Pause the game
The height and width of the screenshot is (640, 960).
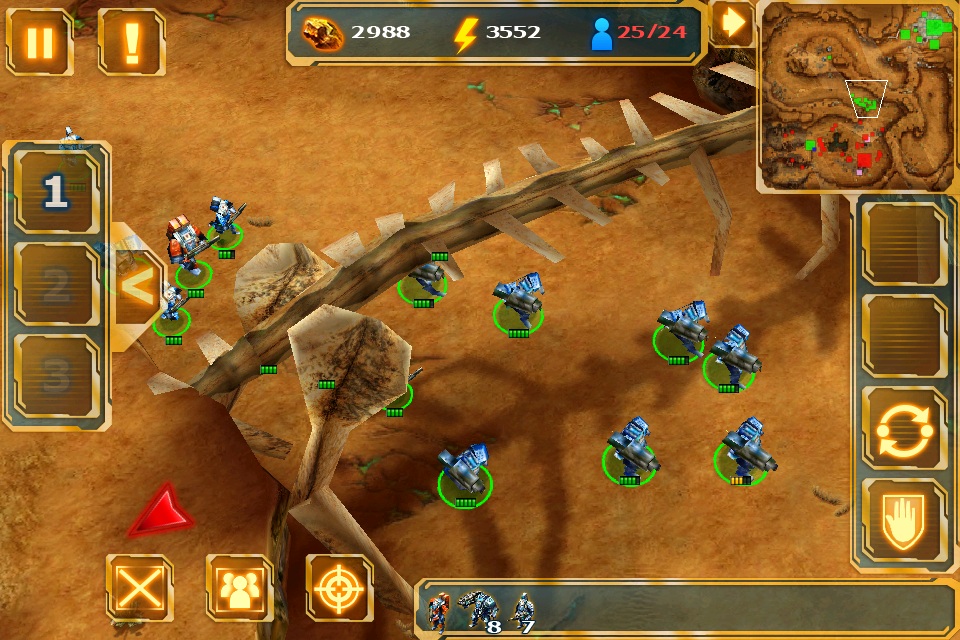coord(39,43)
